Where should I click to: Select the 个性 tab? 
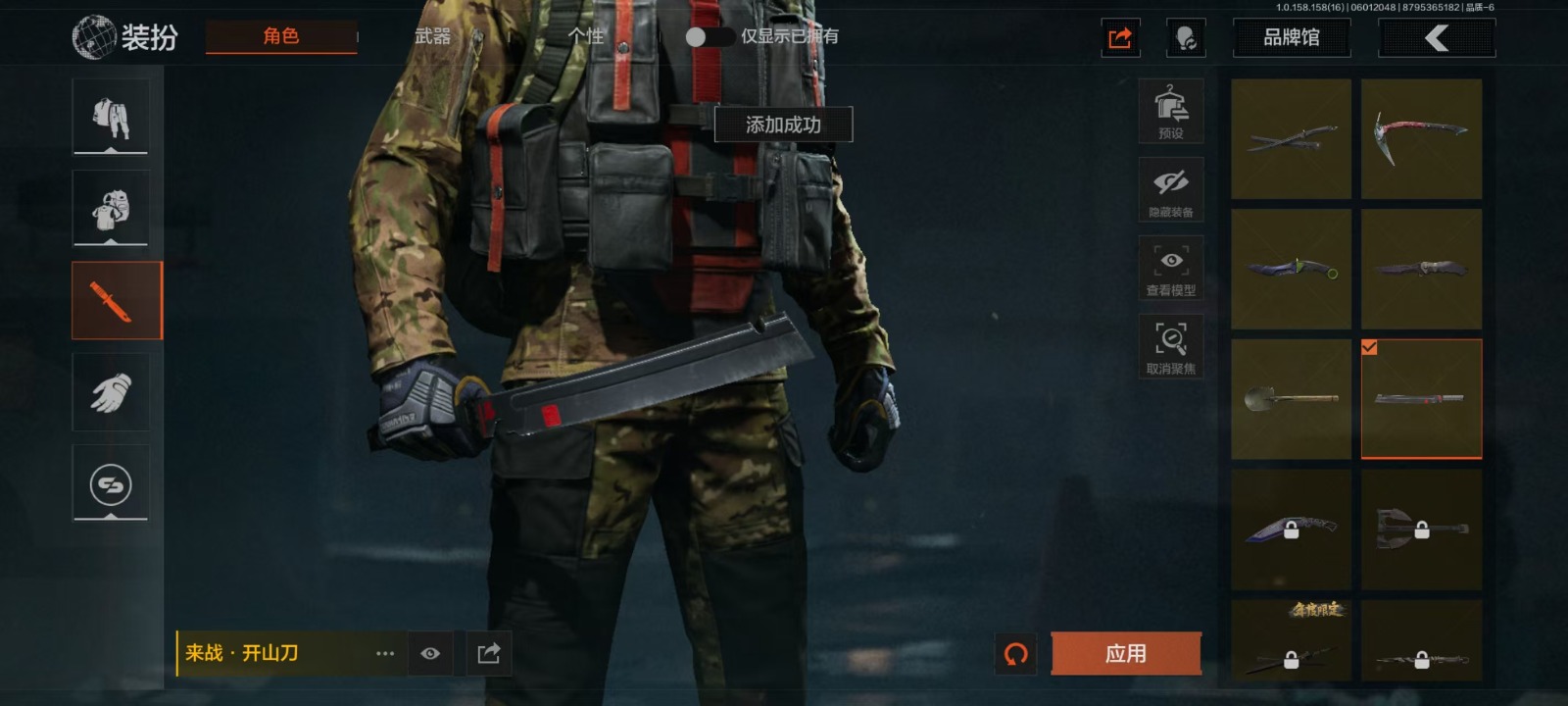click(x=585, y=36)
